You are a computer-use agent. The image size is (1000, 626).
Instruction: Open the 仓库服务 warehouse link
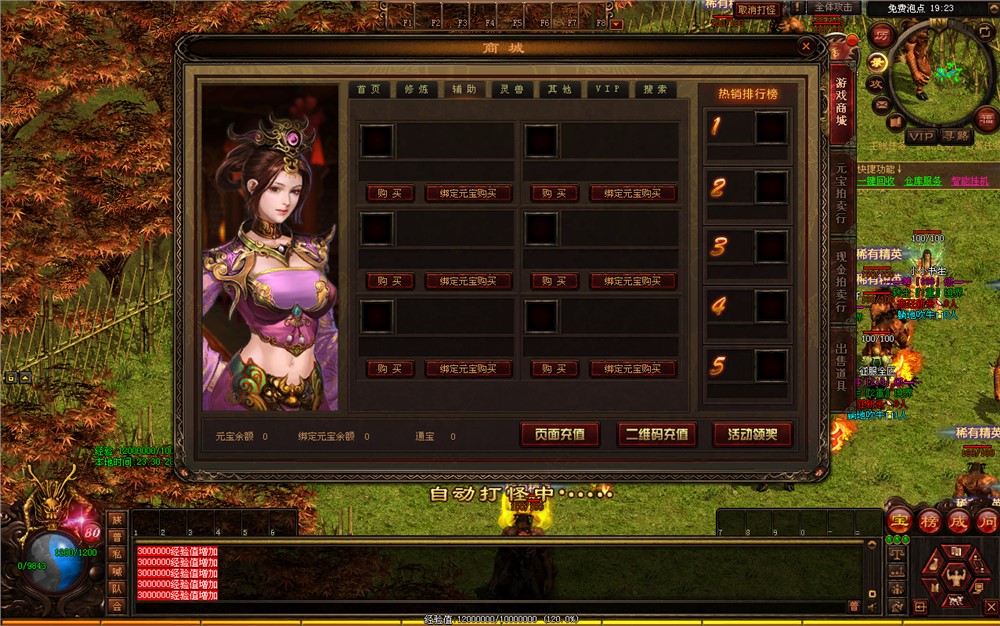(922, 181)
